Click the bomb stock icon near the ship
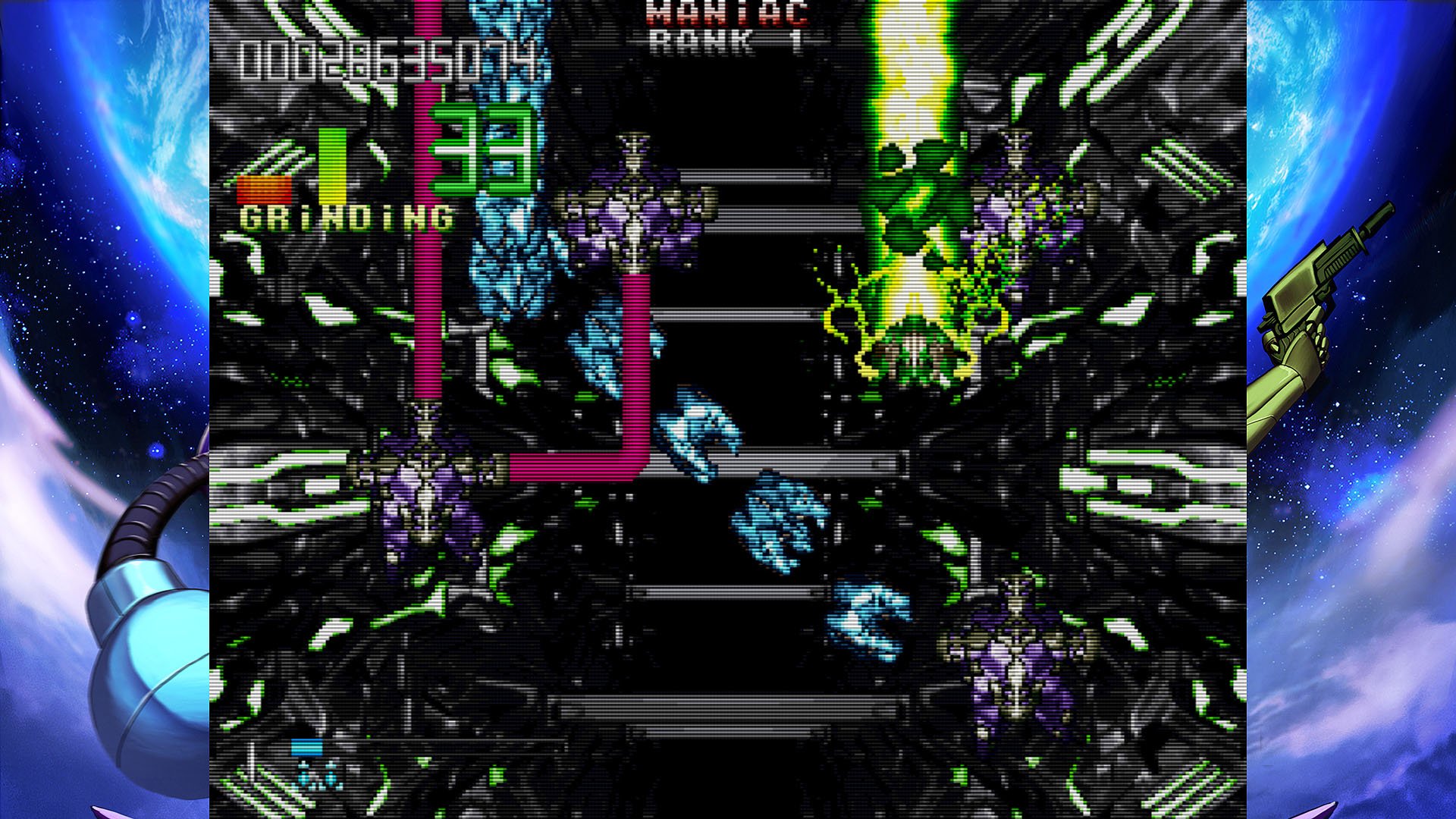 click(x=306, y=747)
